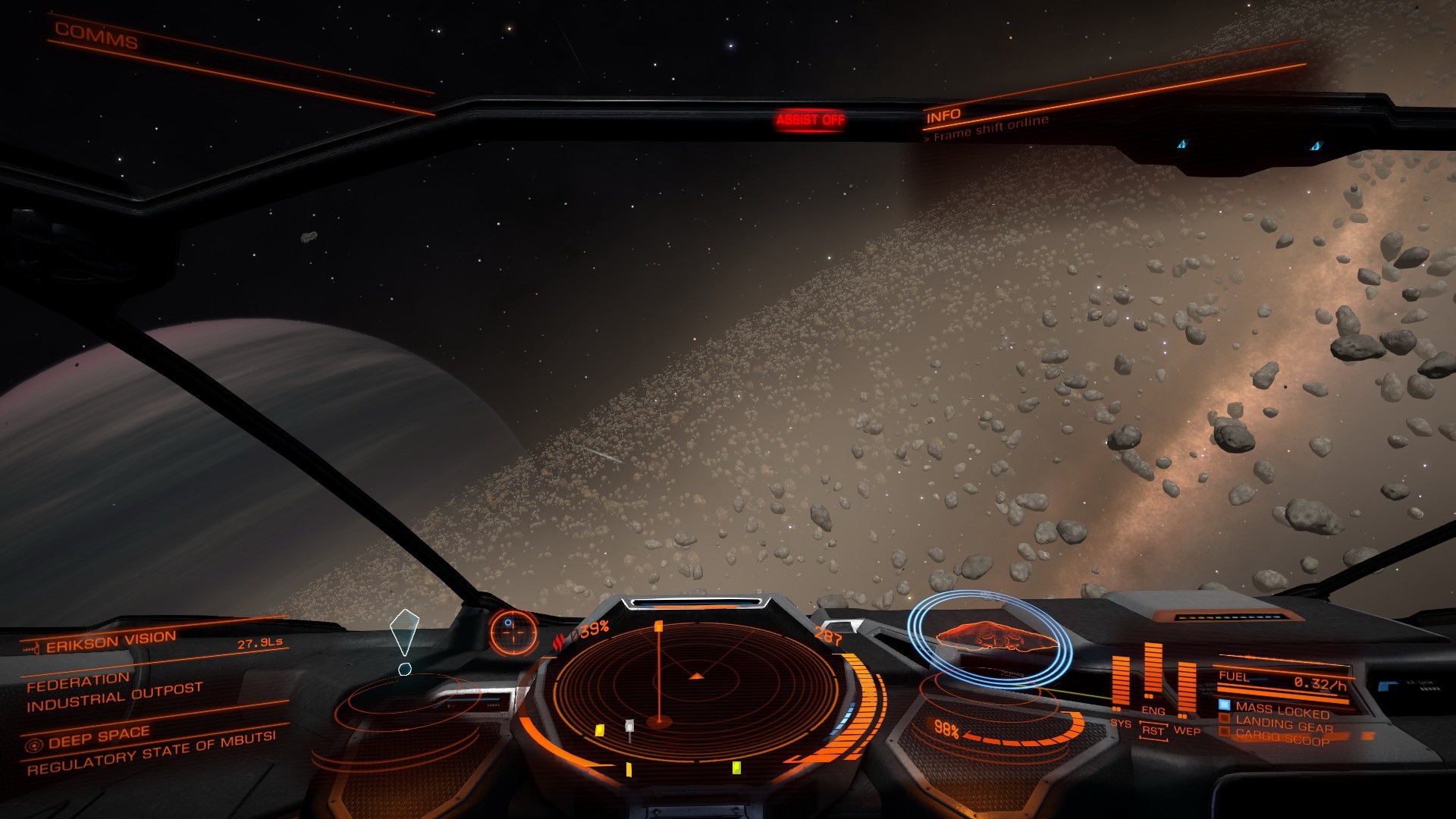Choose the SYS power distributor label
This screenshot has width=1456, height=819.
(1120, 723)
